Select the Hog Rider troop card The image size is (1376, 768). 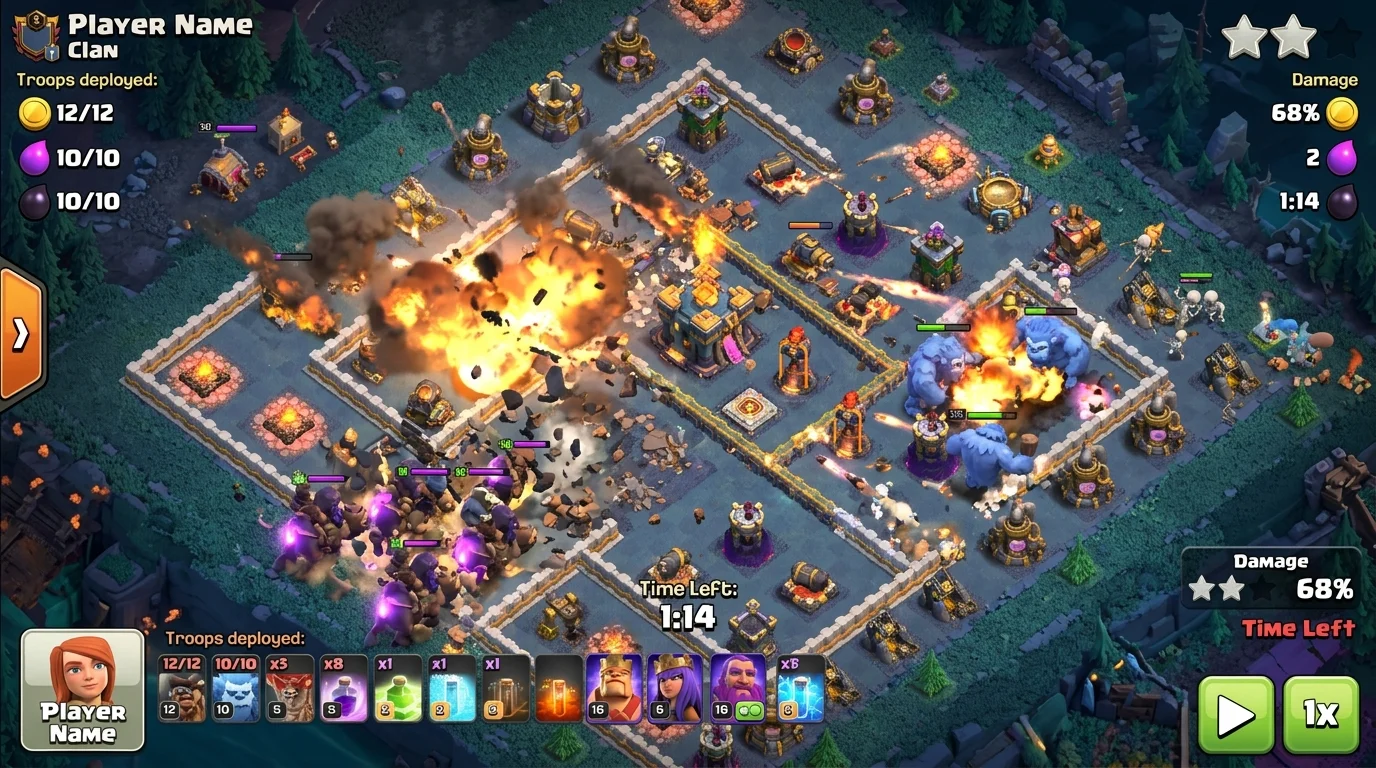[182, 688]
